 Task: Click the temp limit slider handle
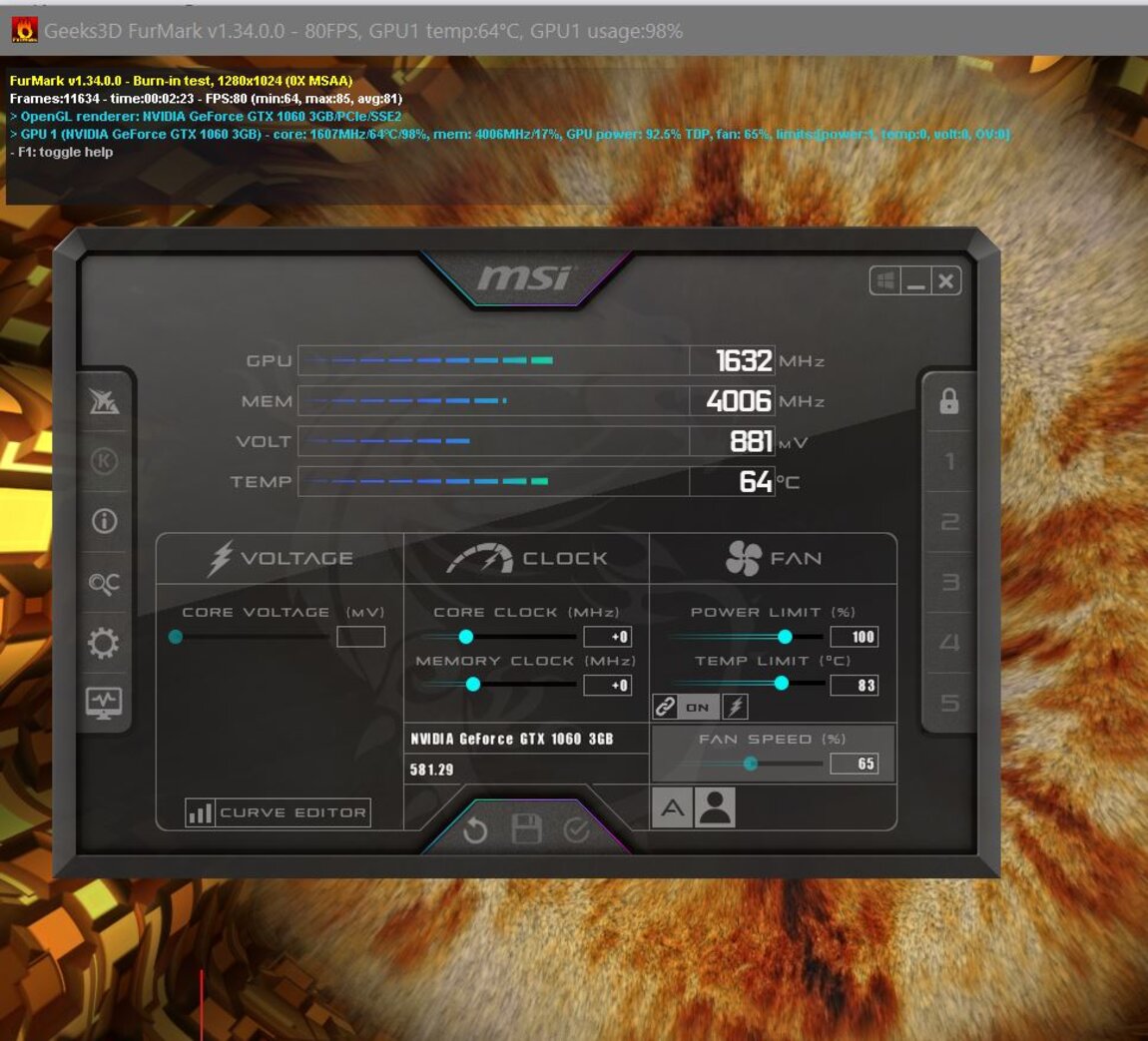tap(782, 684)
